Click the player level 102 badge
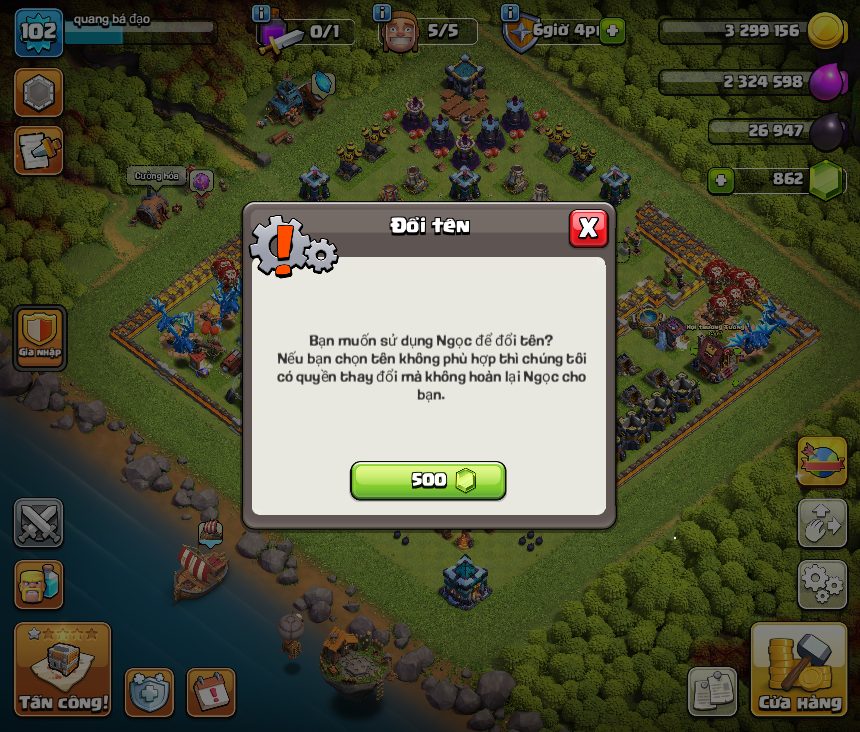This screenshot has width=860, height=732. pos(38,31)
